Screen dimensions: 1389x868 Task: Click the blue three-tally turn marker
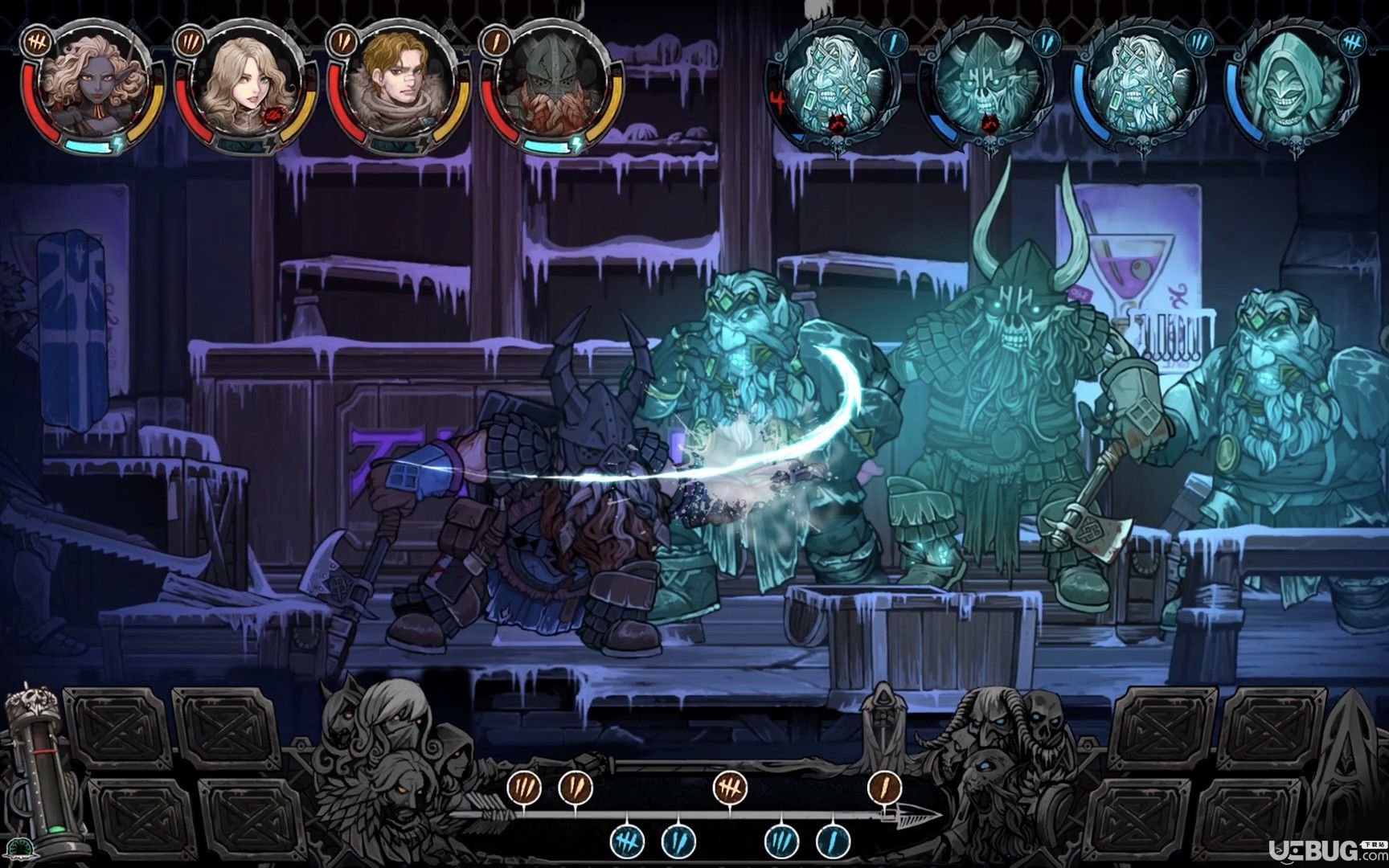pyautogui.click(x=781, y=841)
